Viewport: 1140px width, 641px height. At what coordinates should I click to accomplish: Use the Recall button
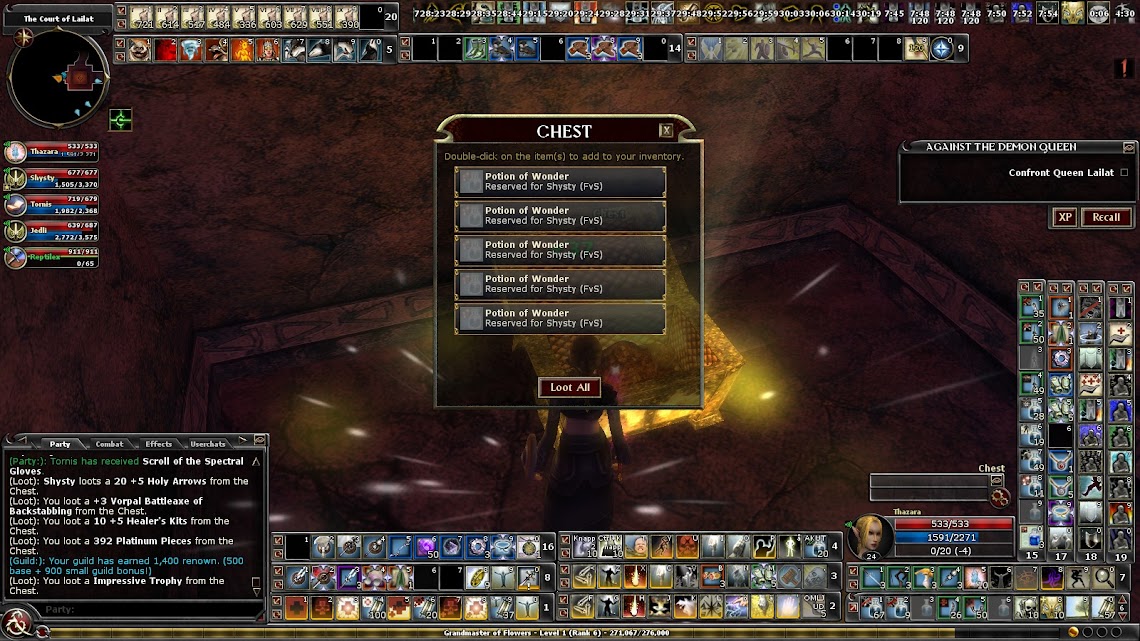(x=1106, y=217)
